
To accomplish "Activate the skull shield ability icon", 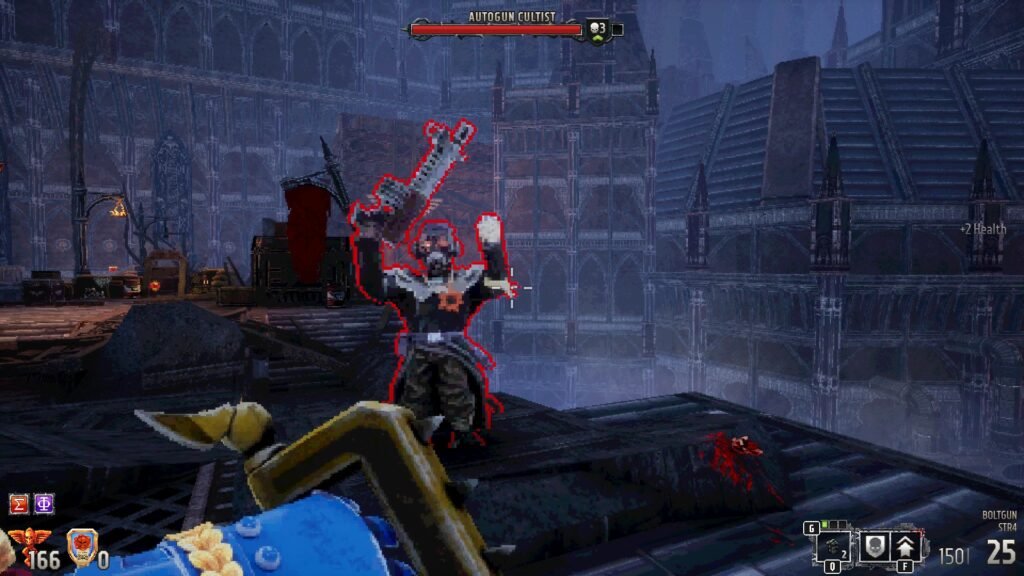I will click(874, 545).
